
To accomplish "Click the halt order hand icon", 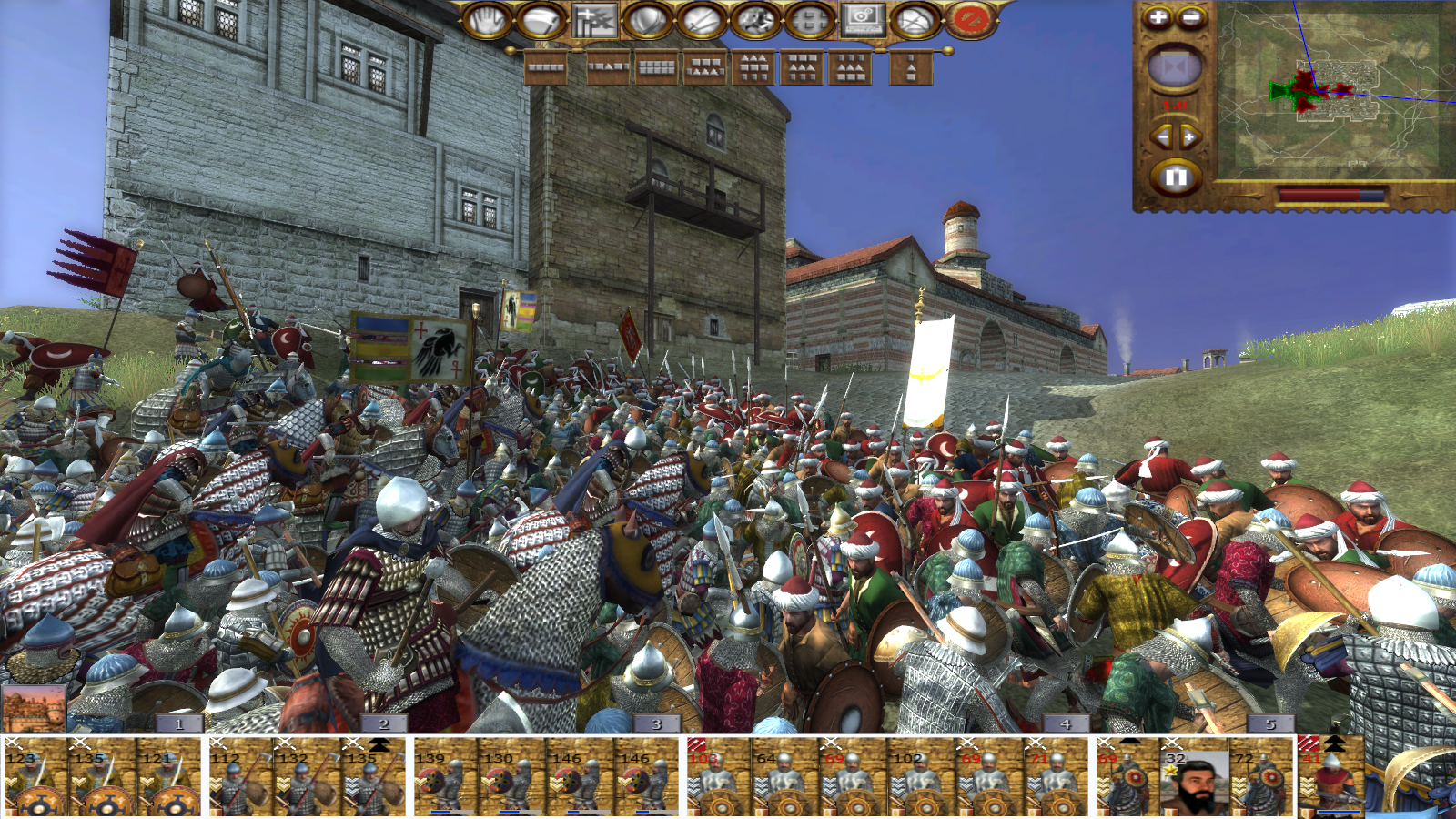I will tap(487, 20).
